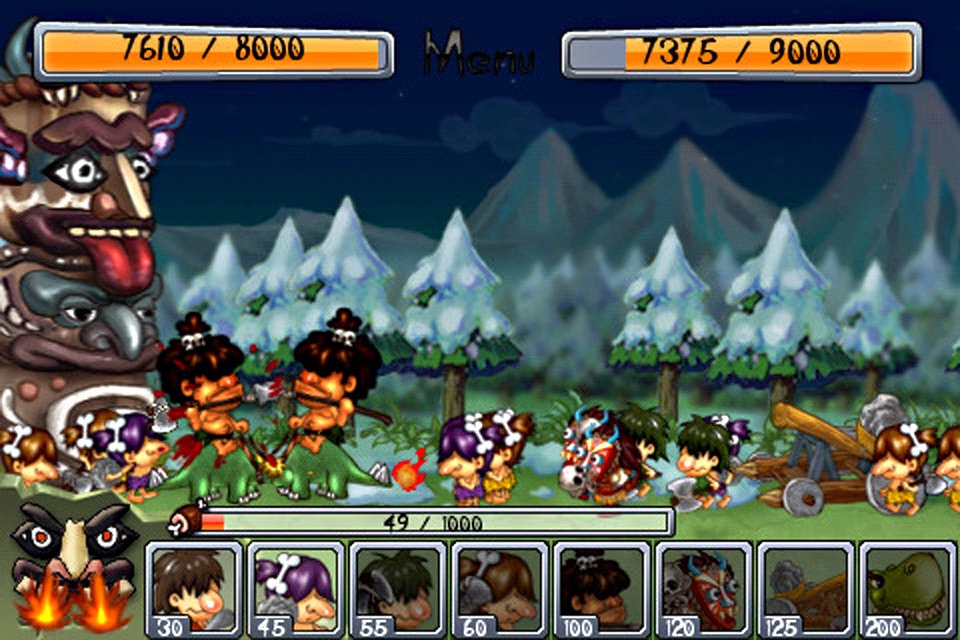Activate the fire-breathing mask special power
This screenshot has height=640, width=960.
click(x=70, y=570)
